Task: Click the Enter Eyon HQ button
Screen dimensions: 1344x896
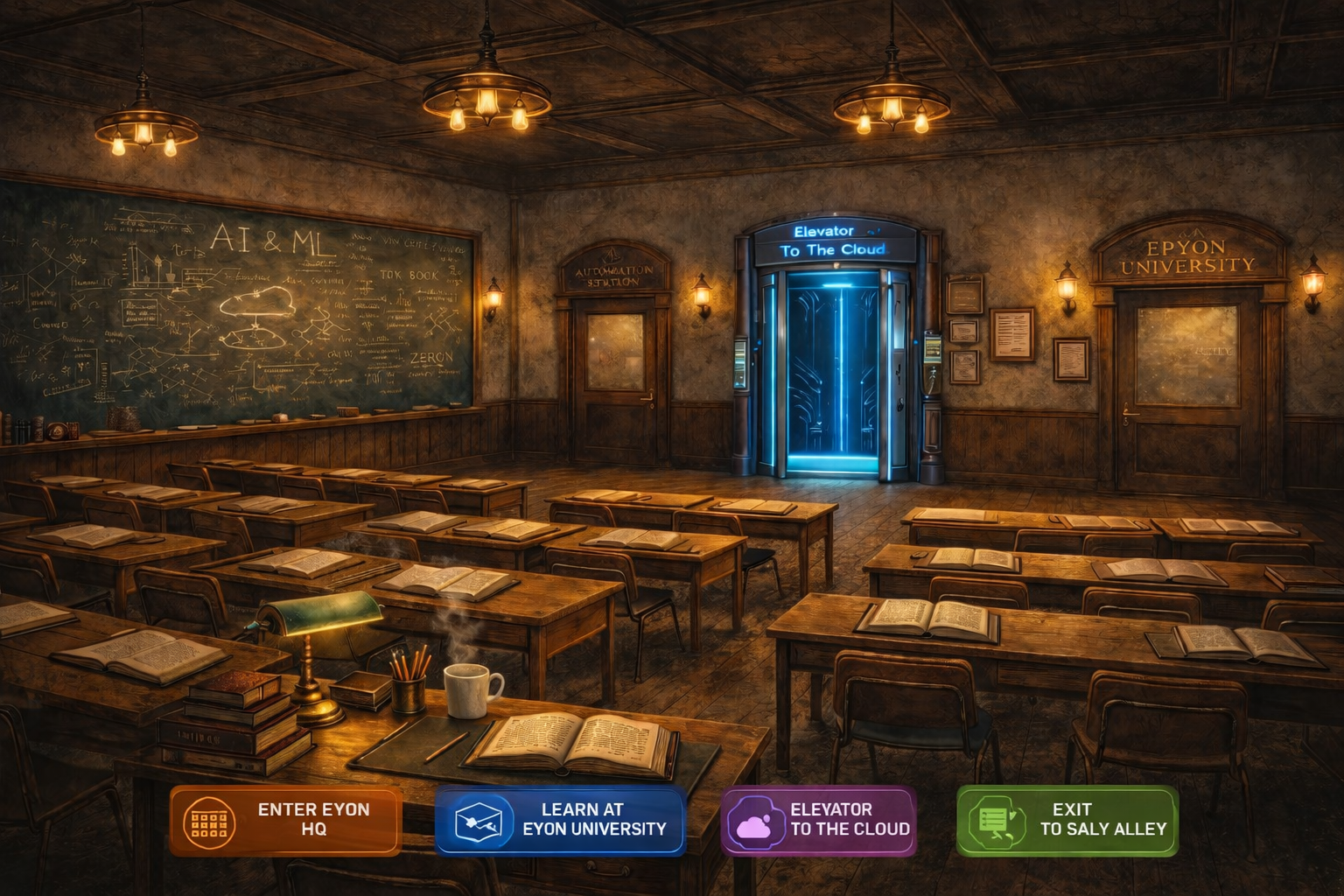Action: pyautogui.click(x=285, y=820)
